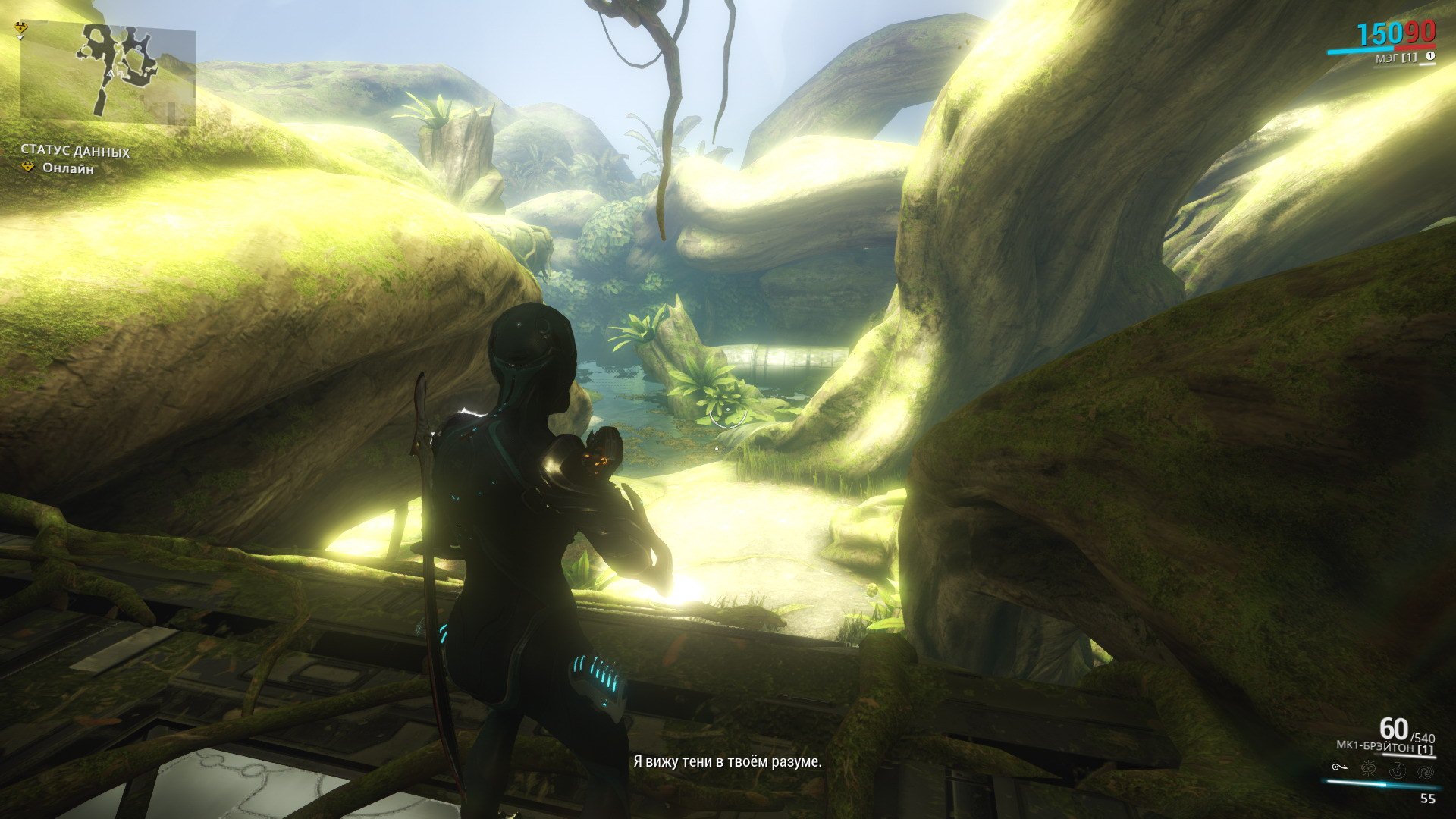Viewport: 1456px width, 819px height.
Task: Select the СТАТУС ДАННЫХ objective tracker
Action: pos(74,152)
